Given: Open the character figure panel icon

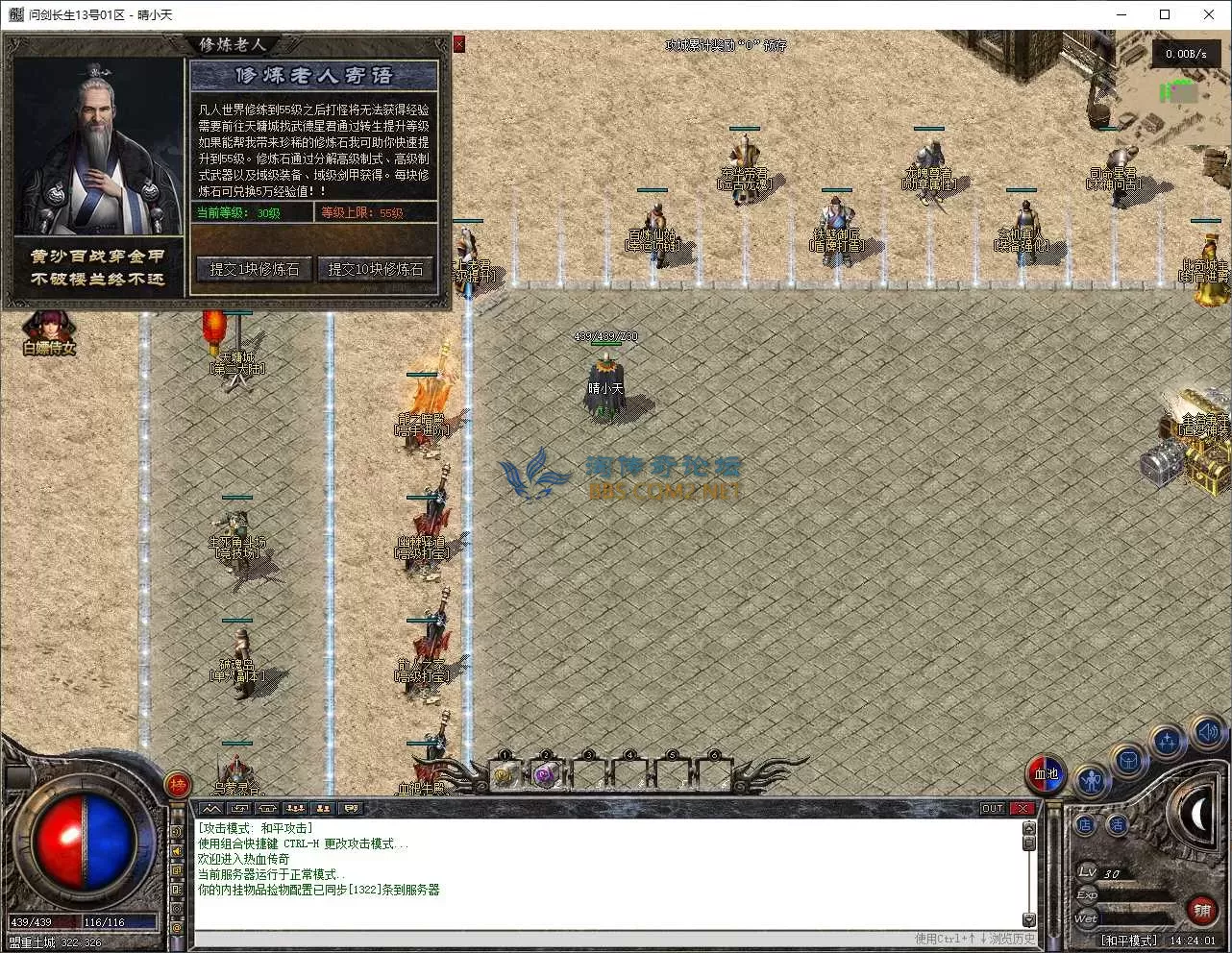Looking at the screenshot, I should tap(1090, 781).
